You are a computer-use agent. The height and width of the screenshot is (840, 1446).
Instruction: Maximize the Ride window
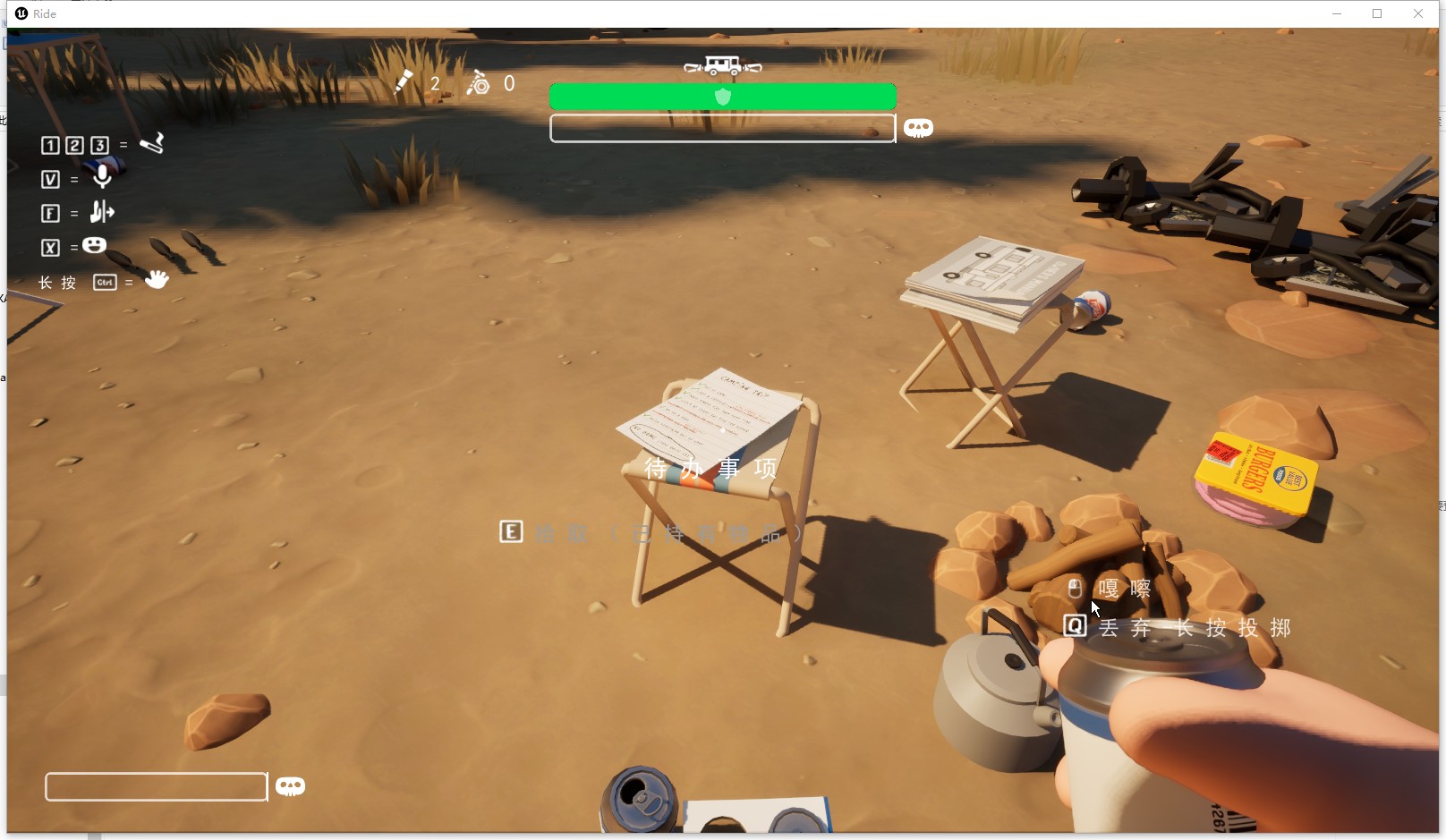(x=1377, y=13)
